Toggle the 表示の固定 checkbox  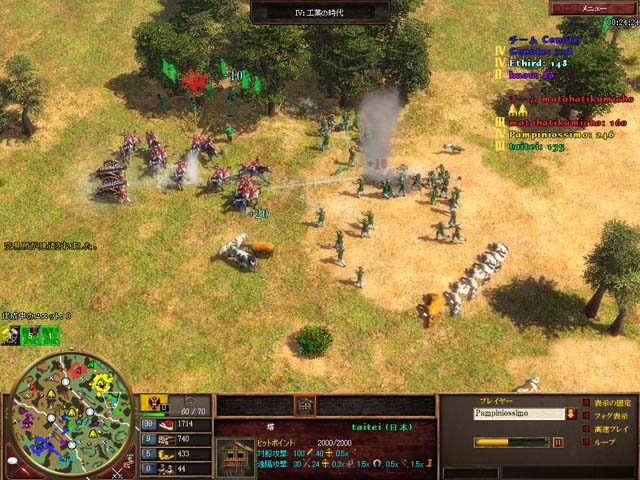pos(585,404)
